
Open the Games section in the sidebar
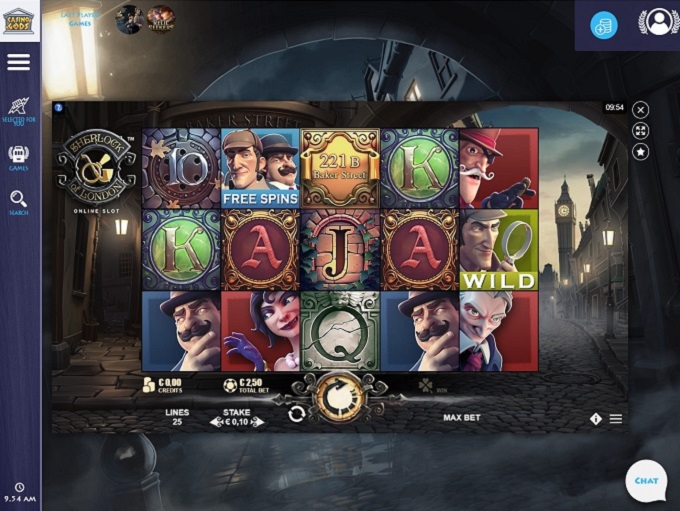pos(19,158)
